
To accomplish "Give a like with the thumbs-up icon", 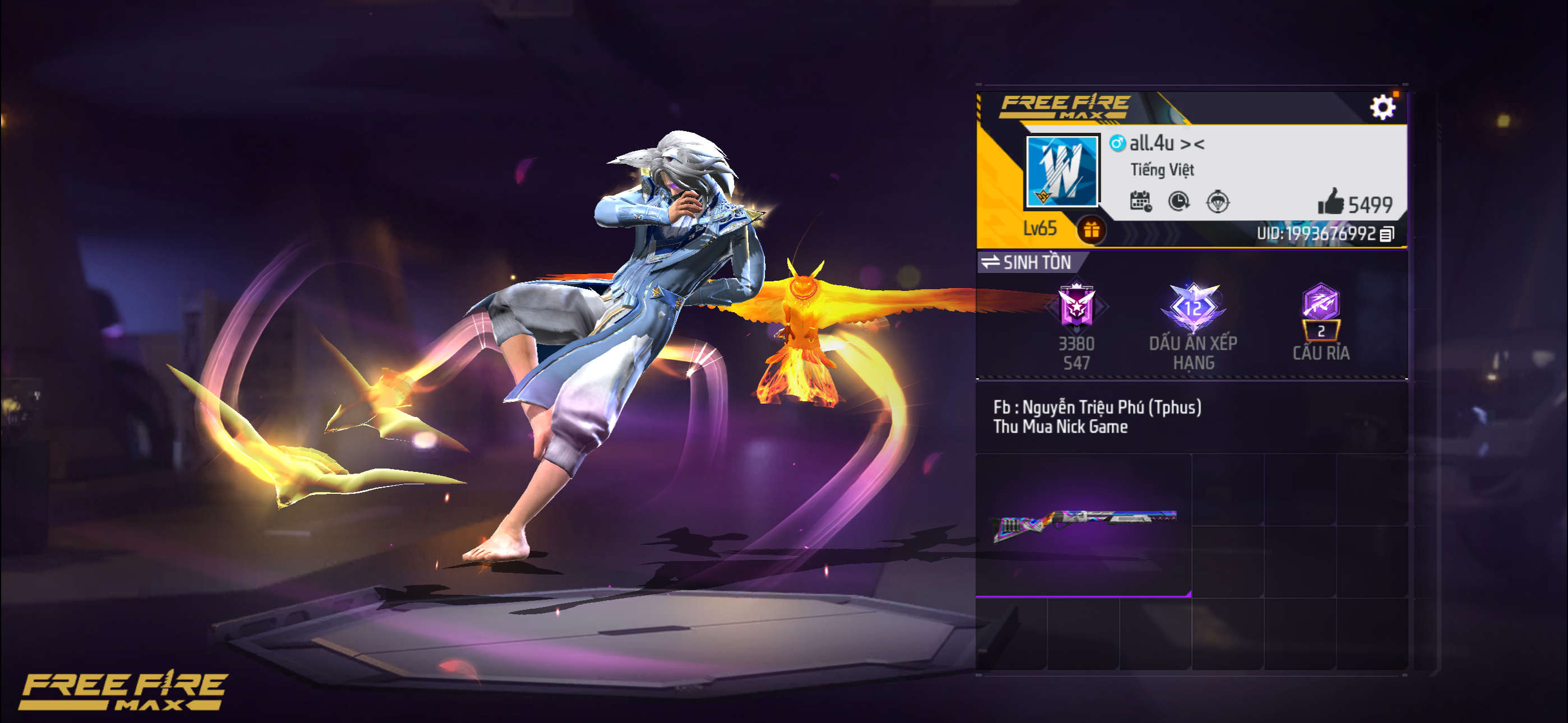I will [1331, 201].
